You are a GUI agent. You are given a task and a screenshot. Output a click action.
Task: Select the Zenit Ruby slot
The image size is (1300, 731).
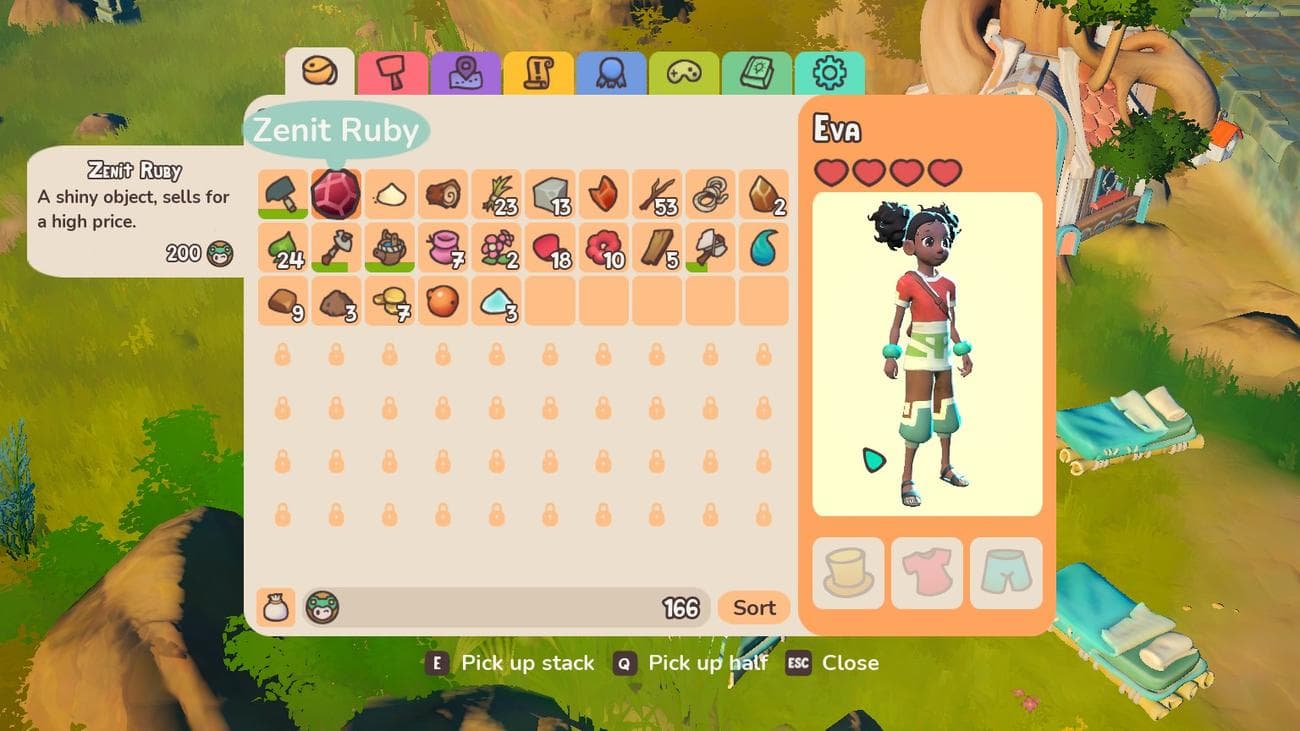point(336,194)
